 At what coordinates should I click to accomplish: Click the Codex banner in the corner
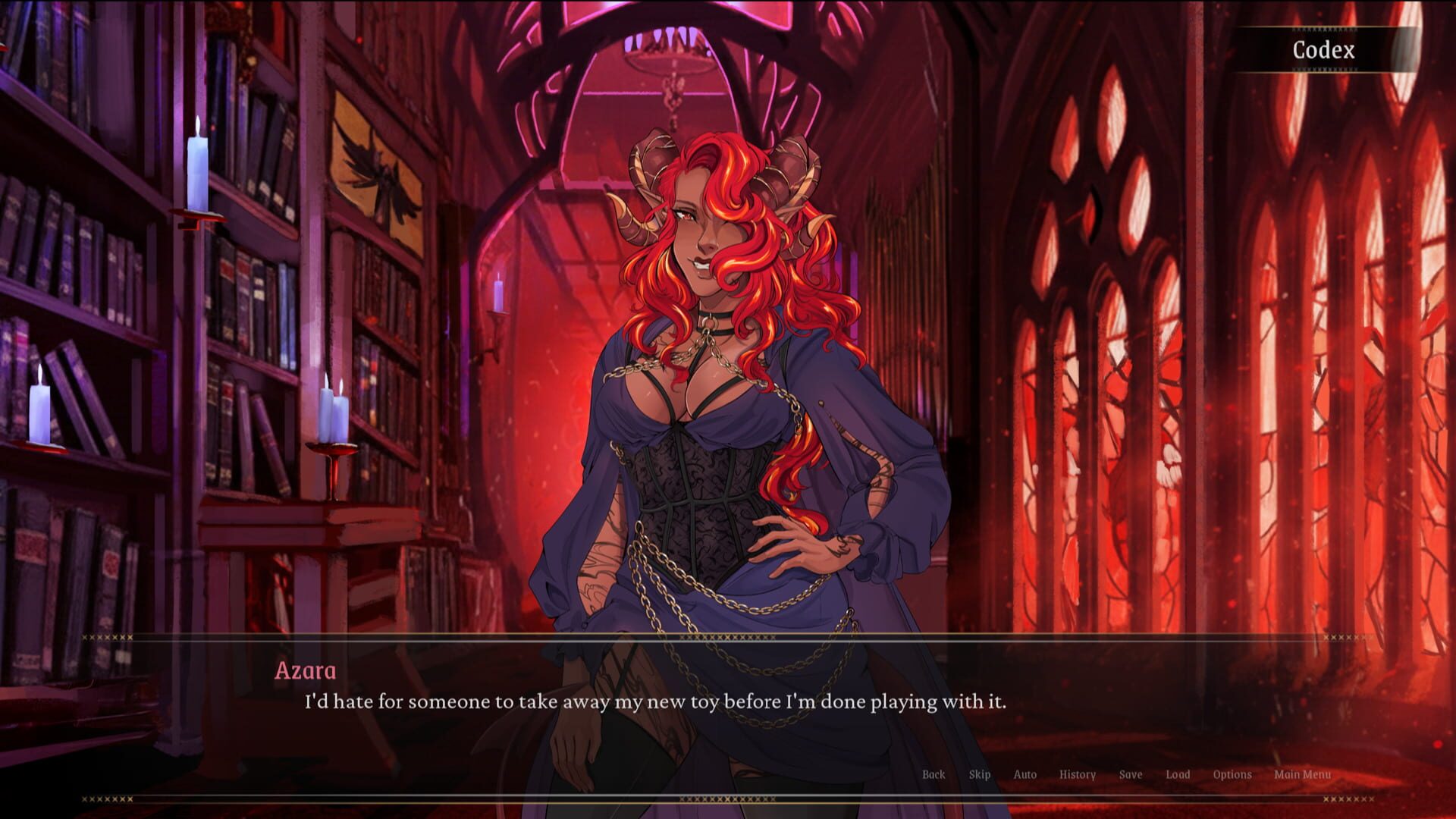coord(1324,50)
